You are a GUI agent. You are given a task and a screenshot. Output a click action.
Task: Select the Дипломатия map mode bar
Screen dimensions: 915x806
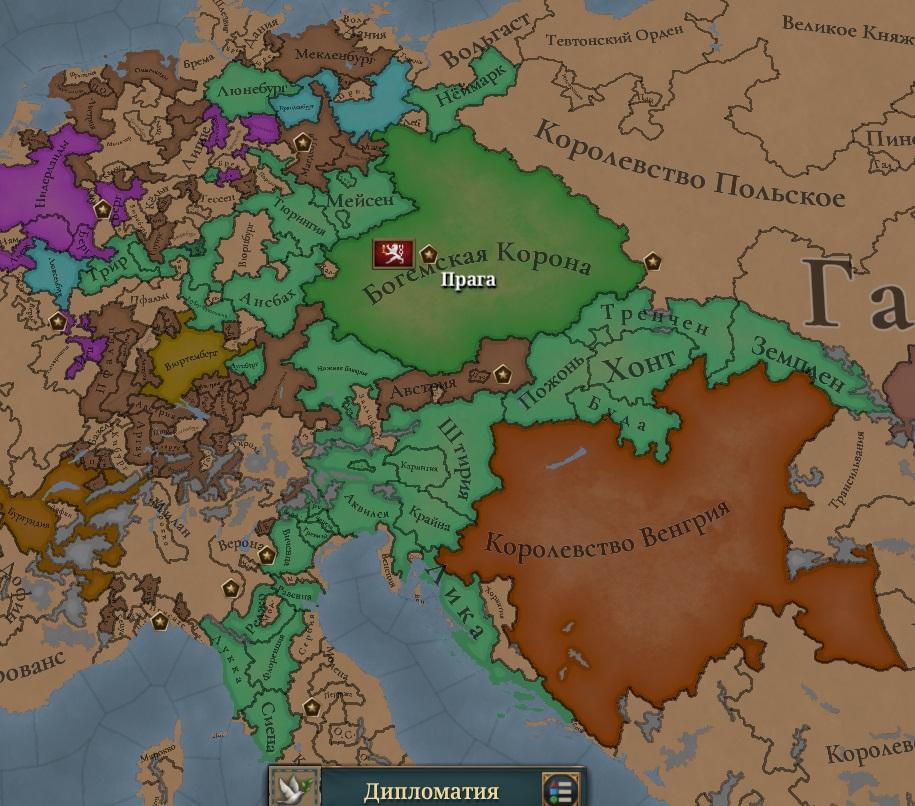point(431,791)
